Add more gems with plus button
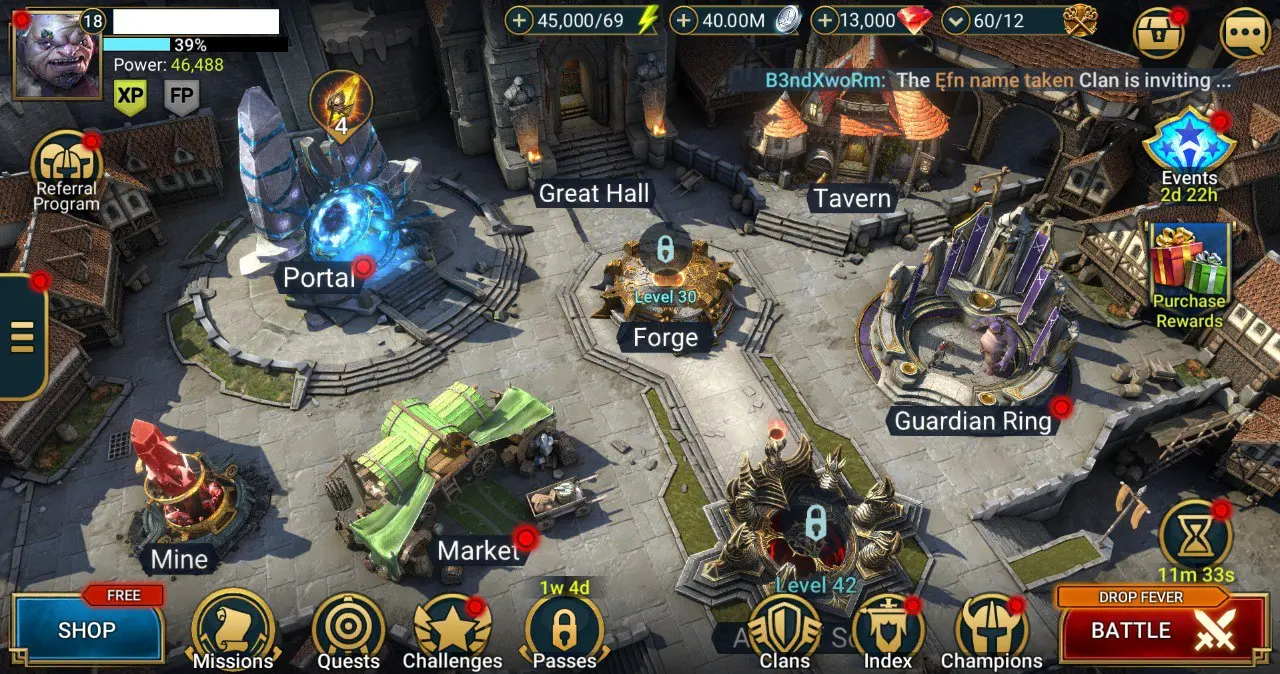 point(824,20)
